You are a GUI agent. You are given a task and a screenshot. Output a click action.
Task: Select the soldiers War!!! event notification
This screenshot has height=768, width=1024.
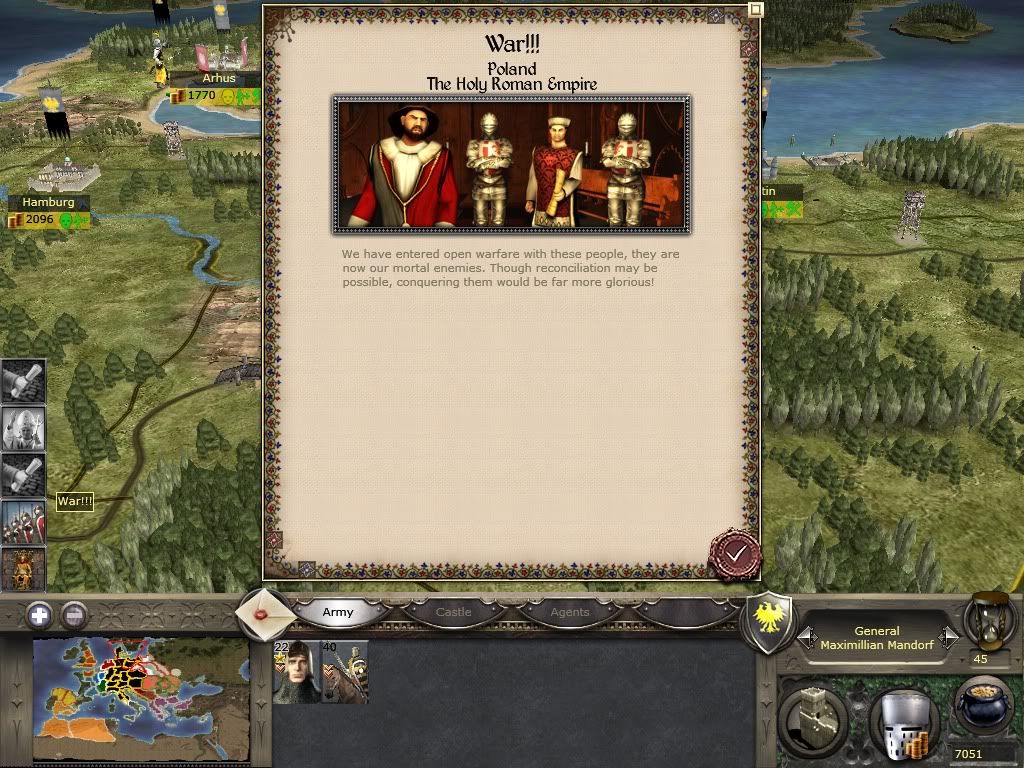pyautogui.click(x=22, y=522)
